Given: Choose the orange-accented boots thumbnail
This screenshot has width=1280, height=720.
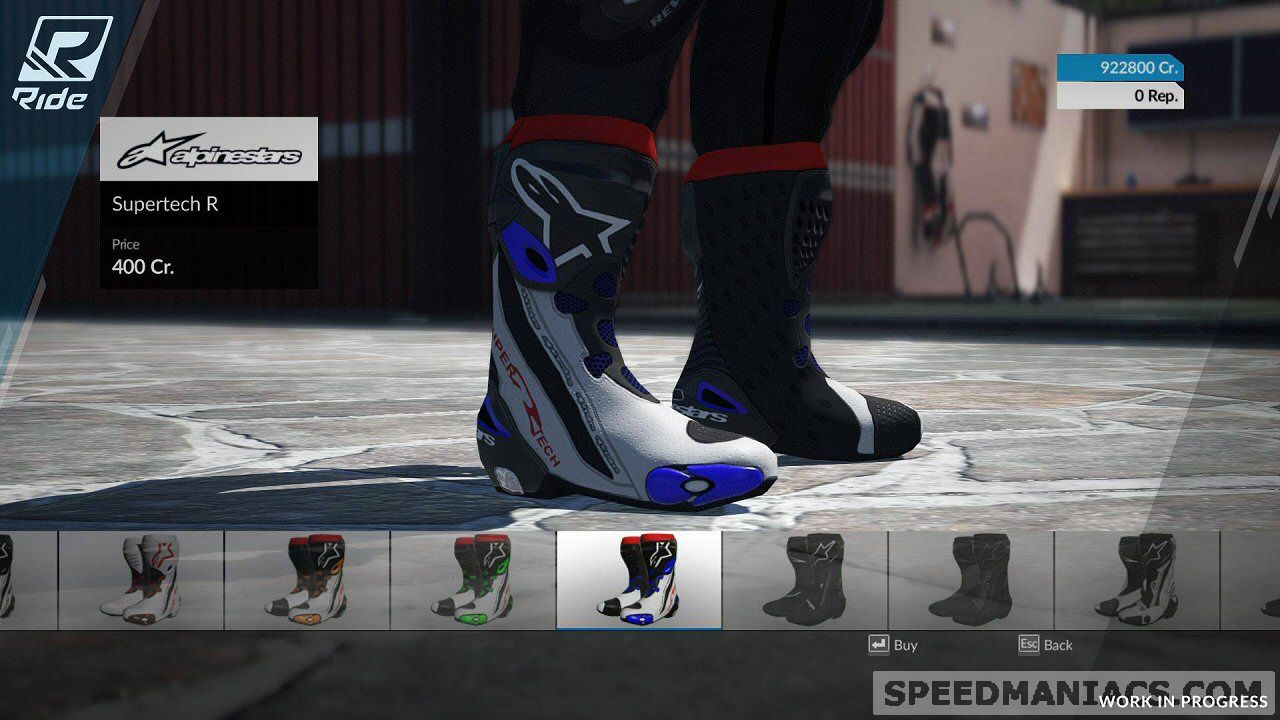Looking at the screenshot, I should click(307, 580).
